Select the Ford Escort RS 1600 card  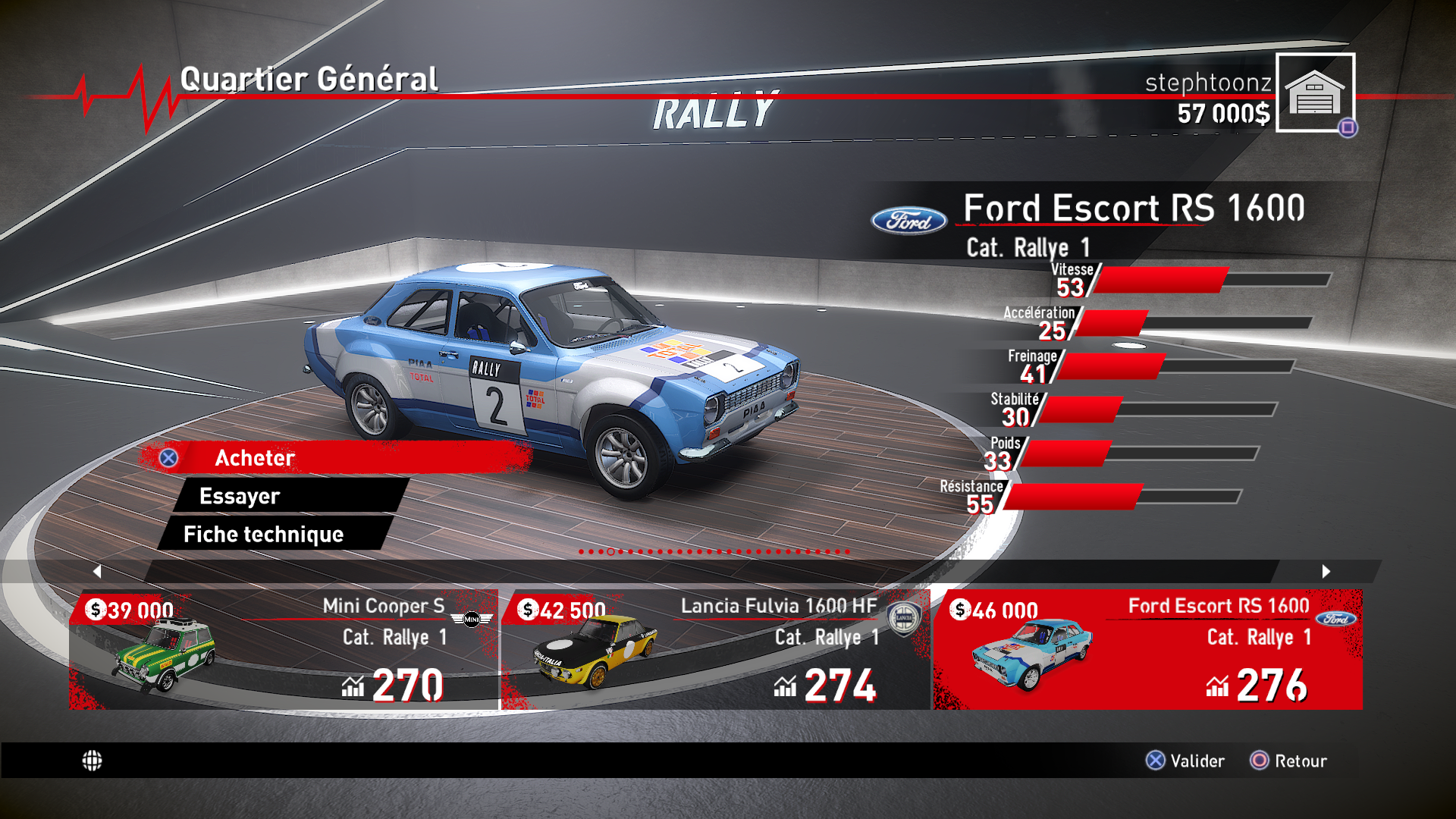[x=1148, y=649]
